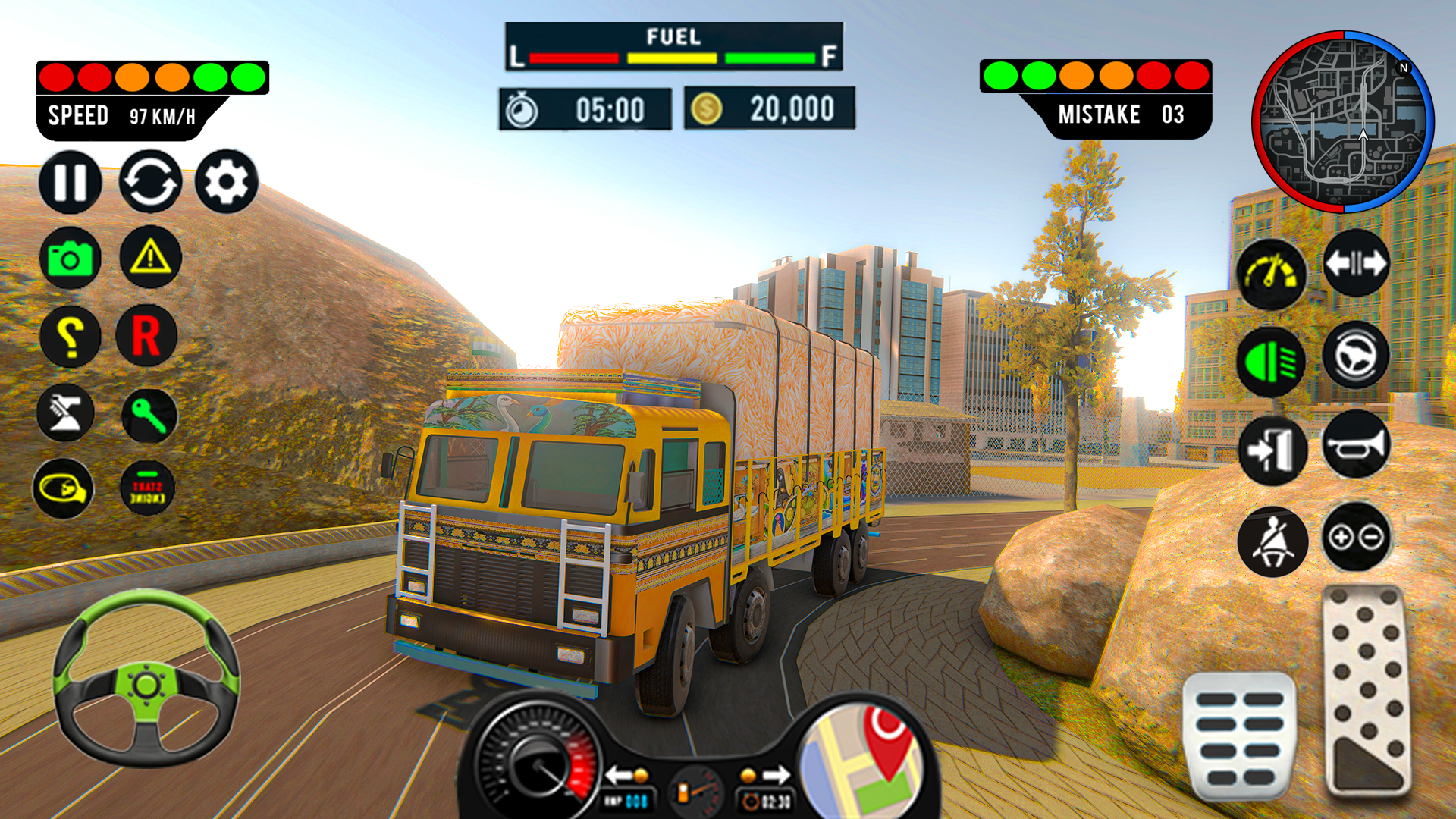Toggle the green headlights button
Viewport: 1456px width, 819px height.
(1272, 362)
